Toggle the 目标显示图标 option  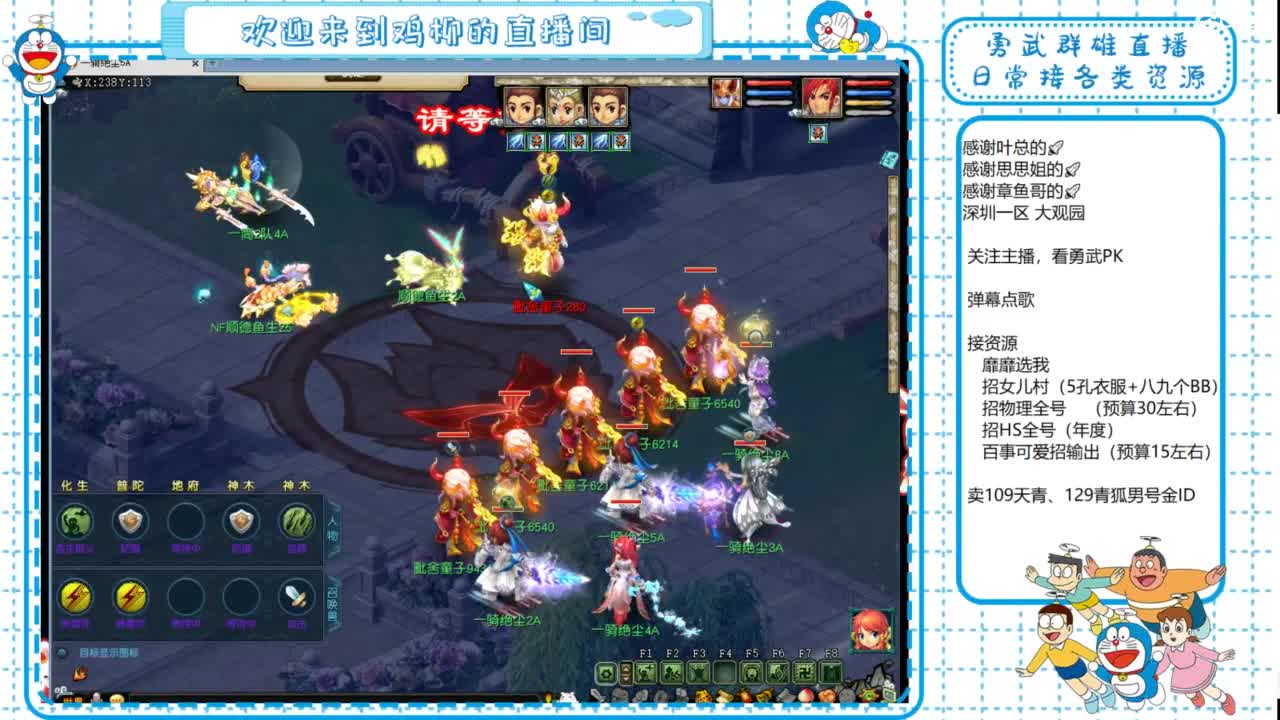64,652
